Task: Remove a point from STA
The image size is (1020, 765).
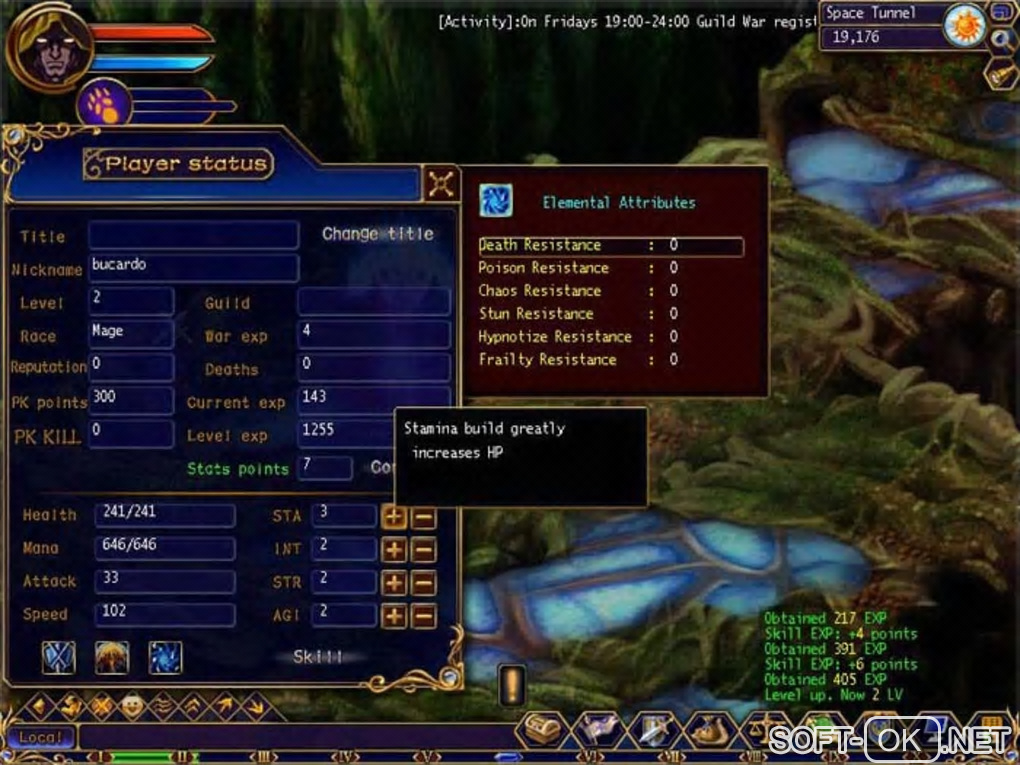Action: (423, 517)
